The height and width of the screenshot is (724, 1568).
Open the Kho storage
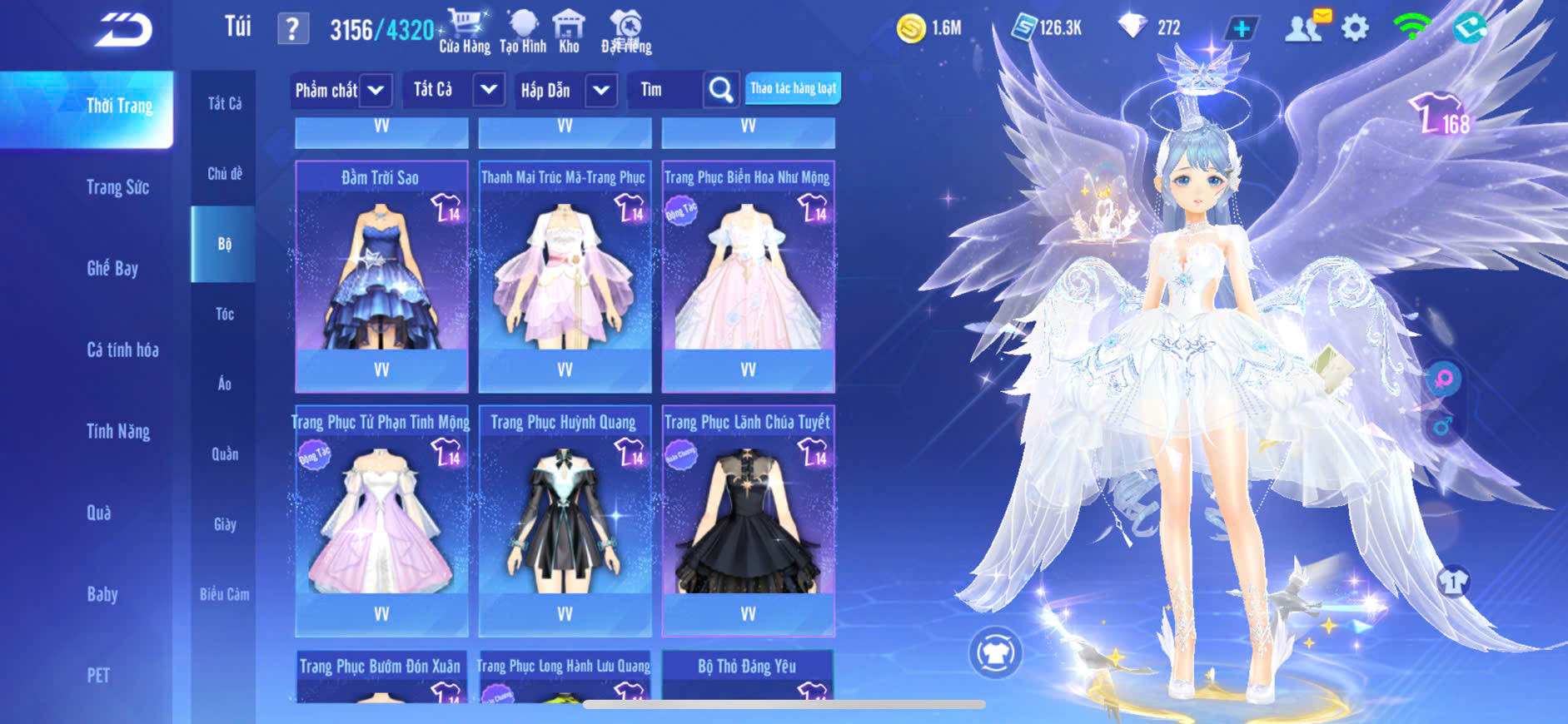(x=569, y=32)
